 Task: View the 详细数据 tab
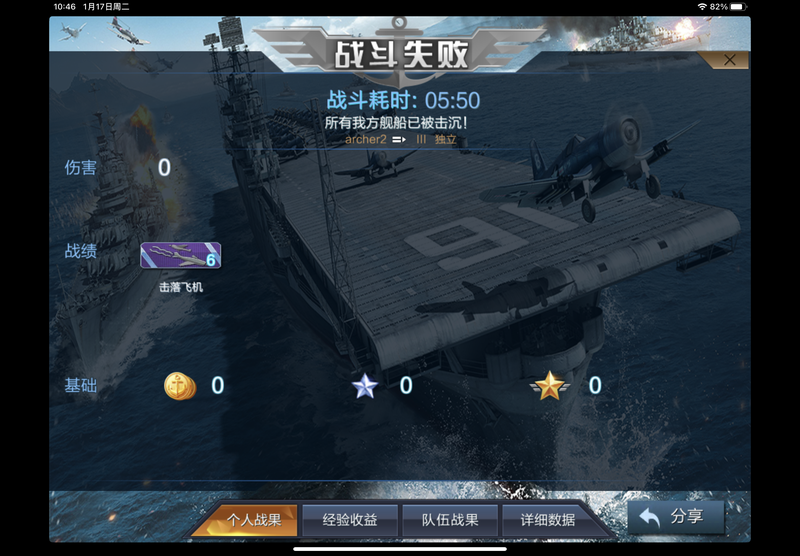coord(548,520)
